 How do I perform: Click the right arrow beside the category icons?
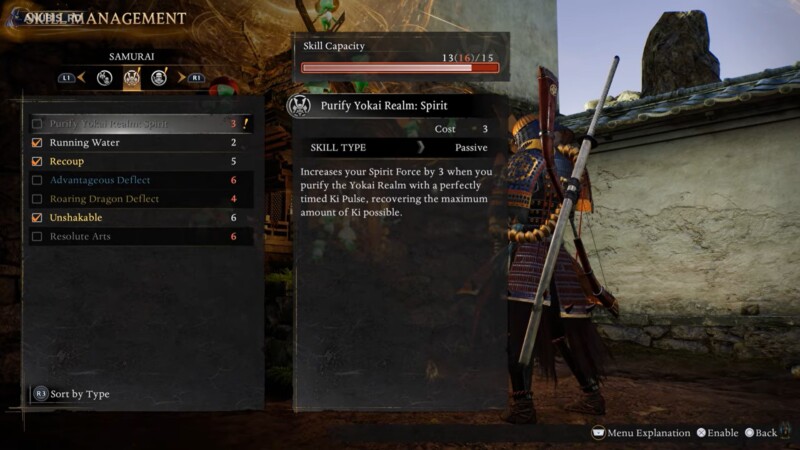point(181,77)
